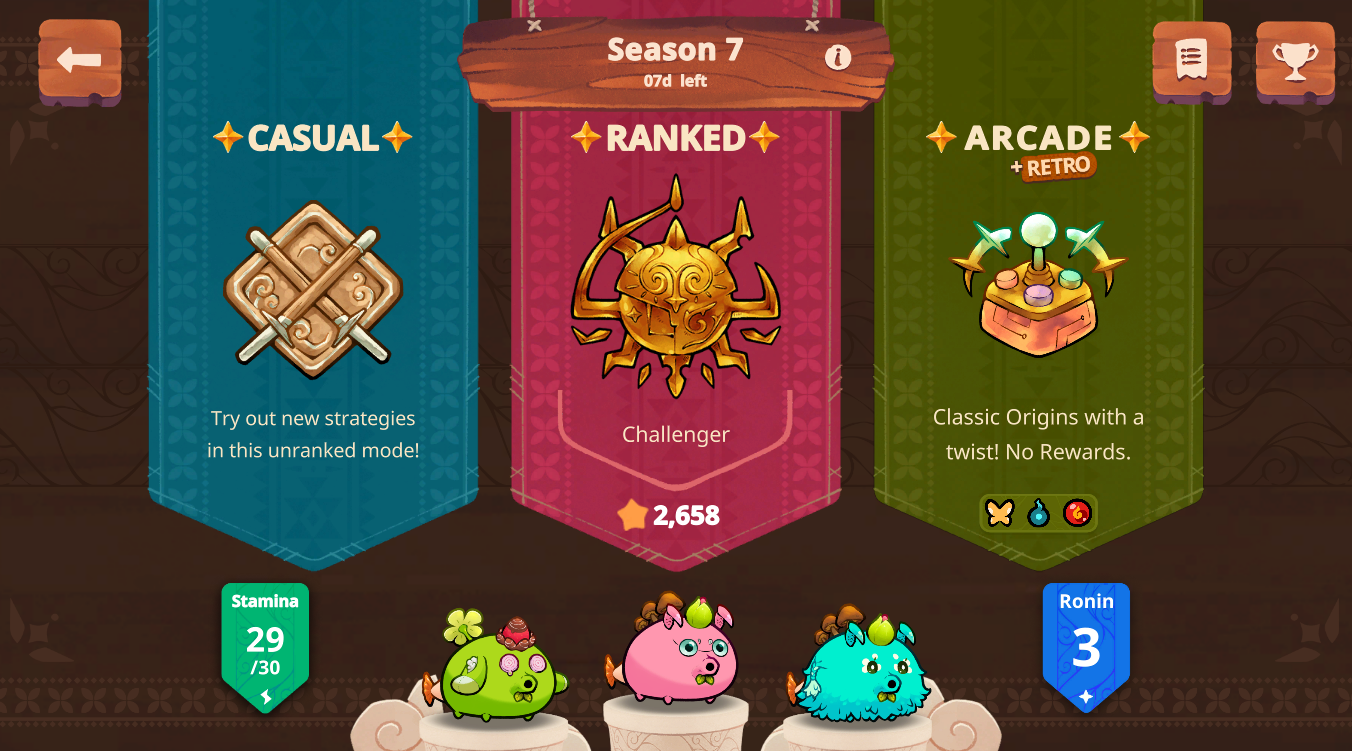Select the fire element icon under Arcade

coord(1076,512)
